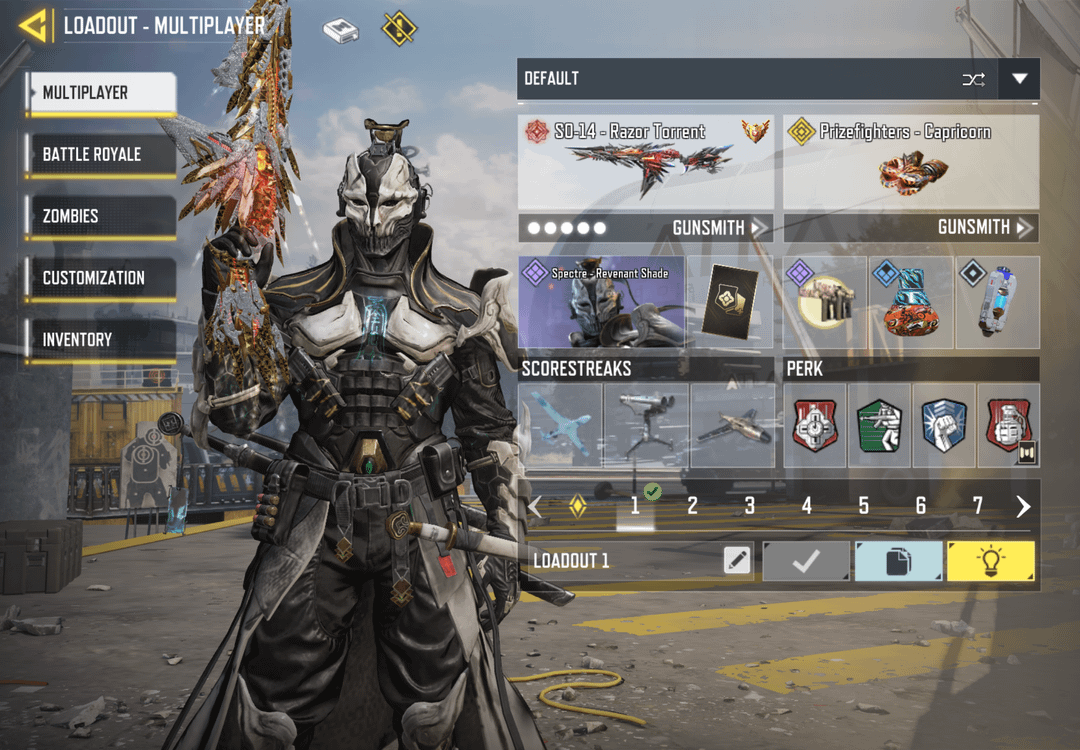1080x750 pixels.
Task: Switch to the Zombies loadout tab
Action: [101, 216]
